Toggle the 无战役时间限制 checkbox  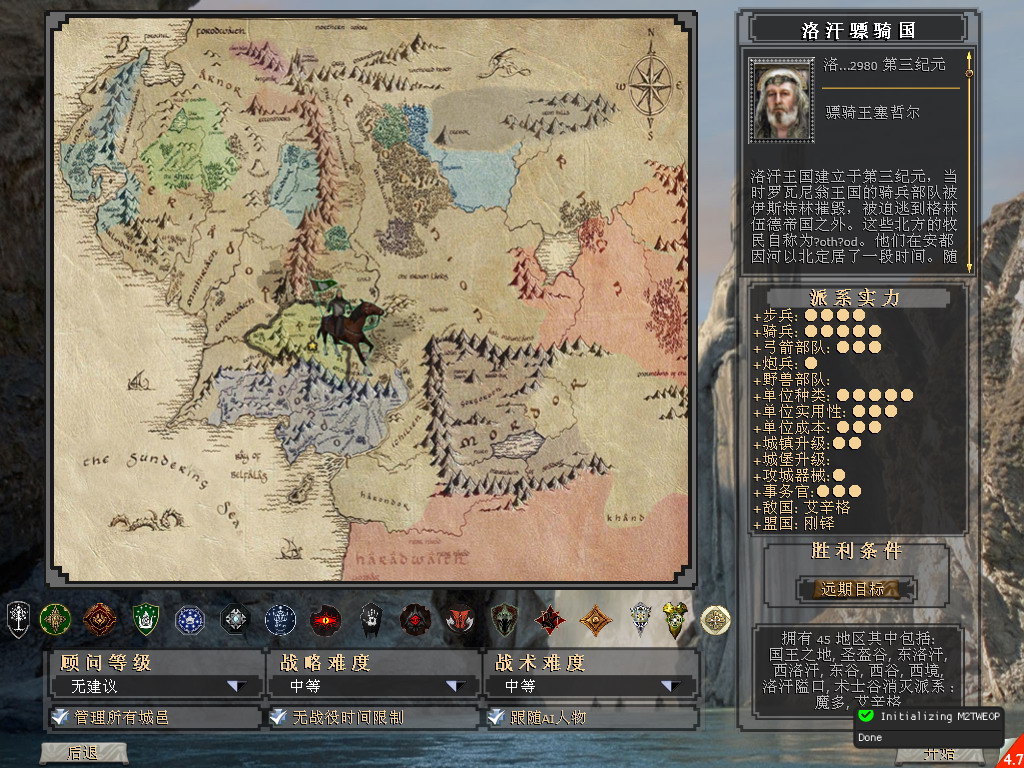(x=277, y=717)
